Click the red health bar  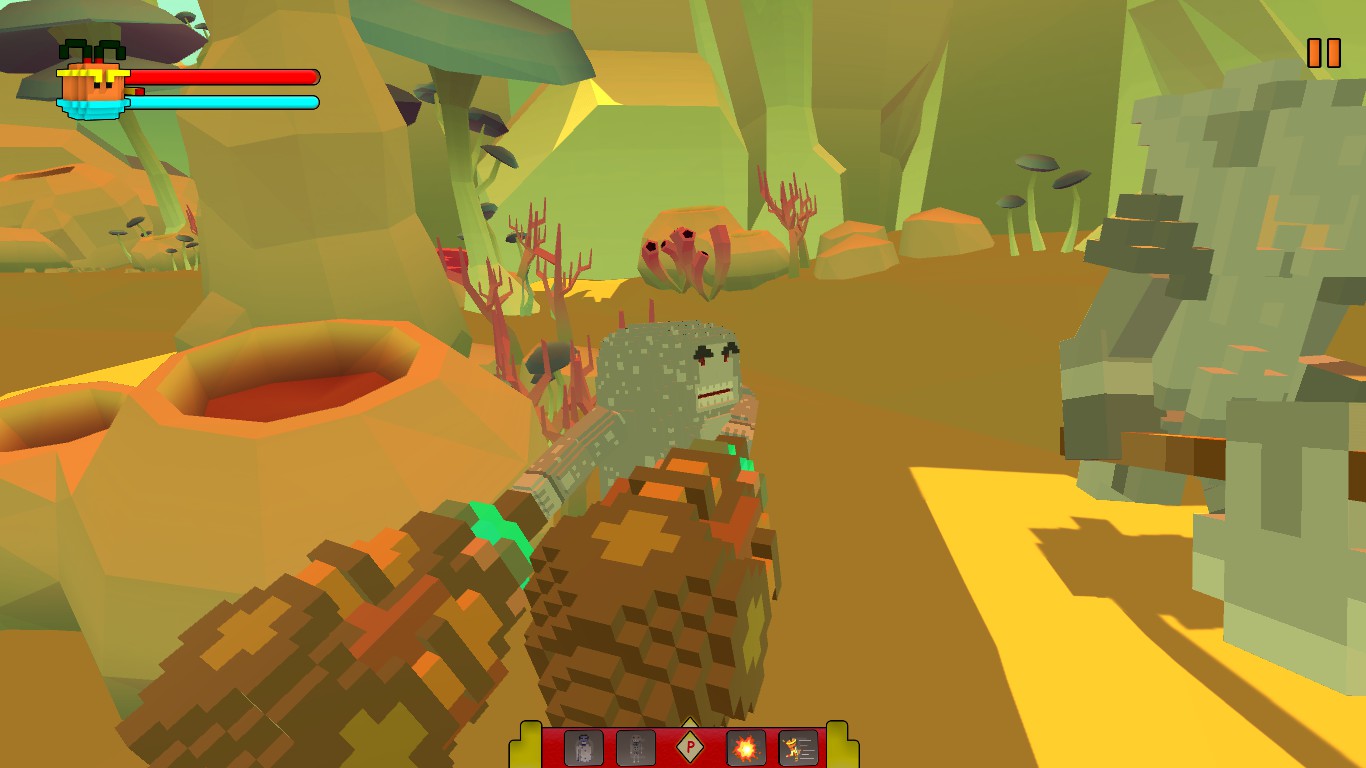click(x=230, y=75)
